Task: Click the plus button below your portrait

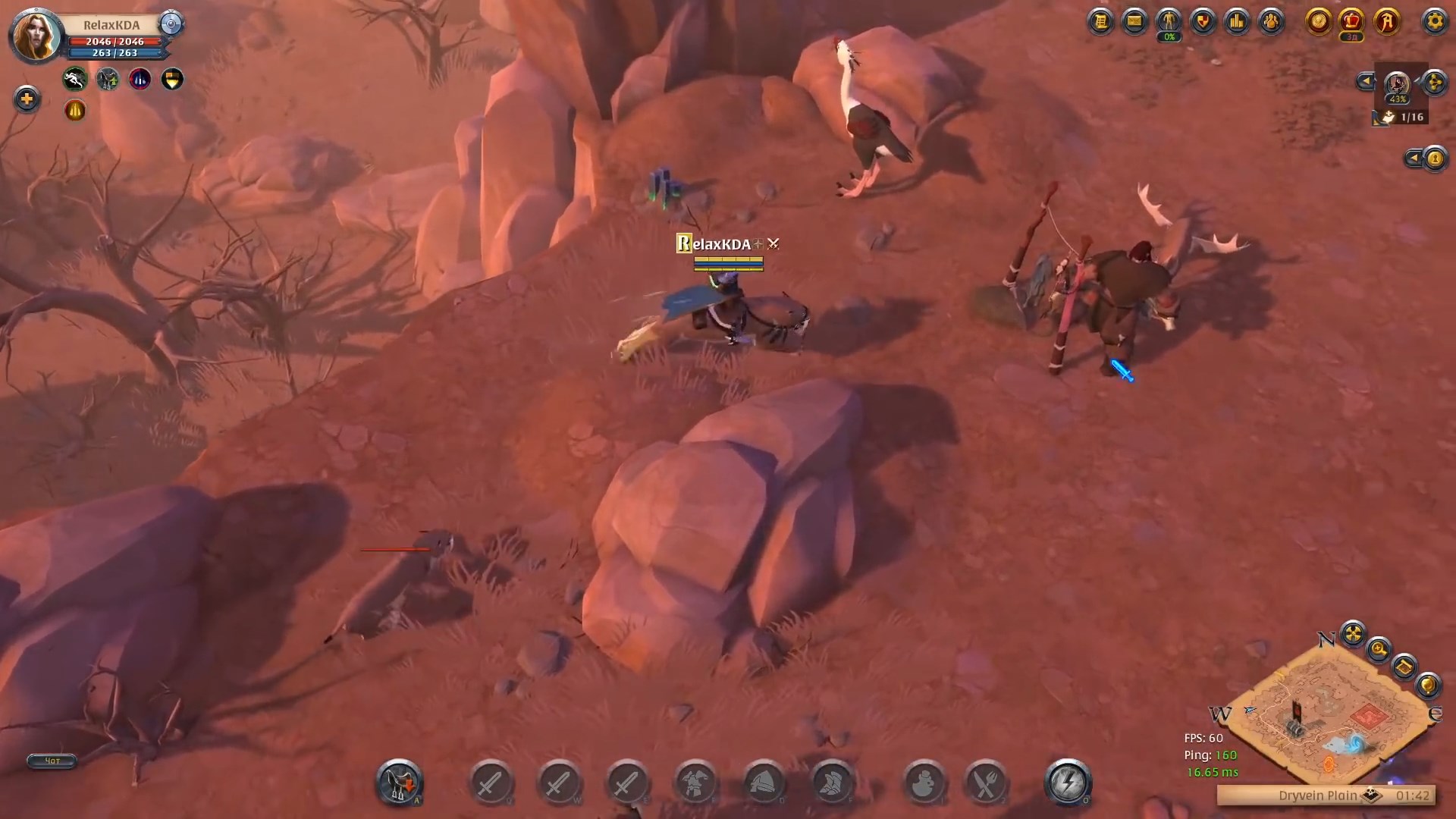Action: [x=27, y=99]
